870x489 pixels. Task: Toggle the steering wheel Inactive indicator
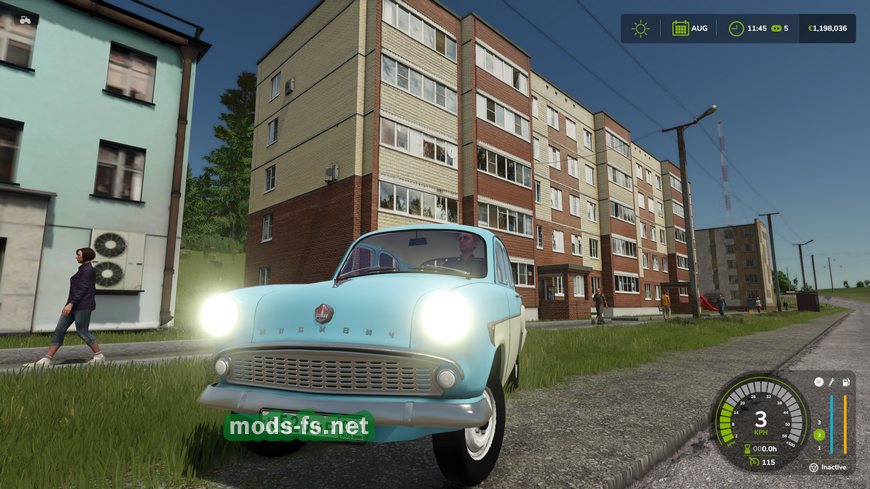[813, 467]
